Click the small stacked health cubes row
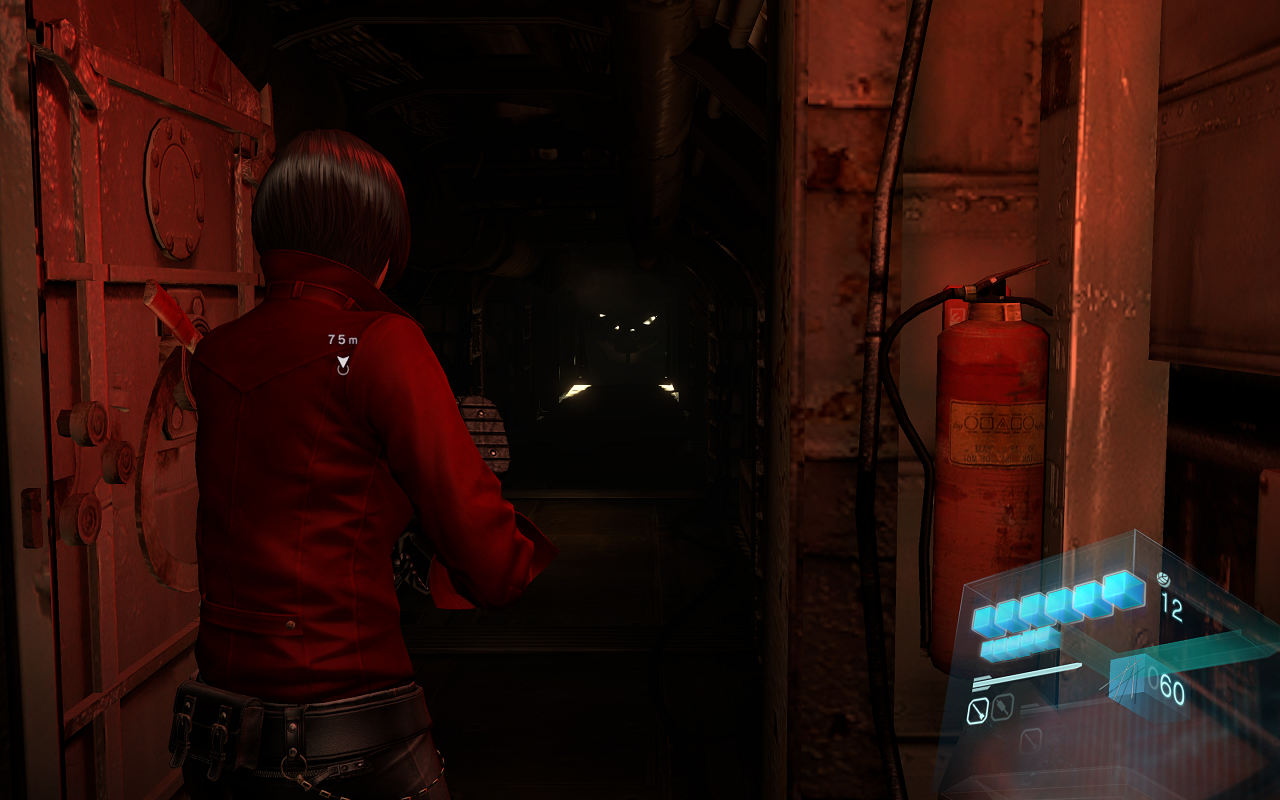This screenshot has height=800, width=1280. (1015, 647)
